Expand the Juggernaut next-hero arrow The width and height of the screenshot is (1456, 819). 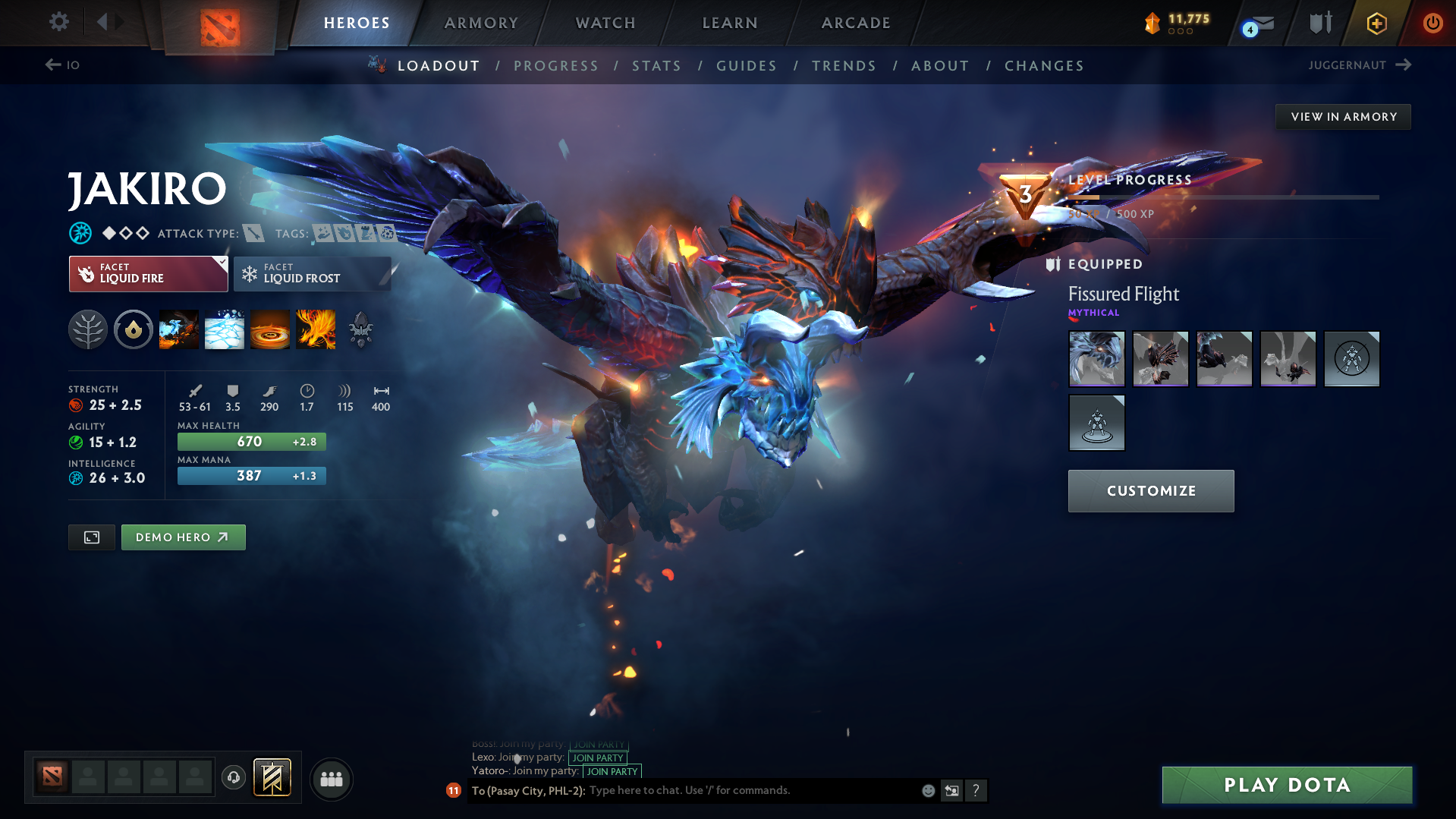pyautogui.click(x=1403, y=65)
